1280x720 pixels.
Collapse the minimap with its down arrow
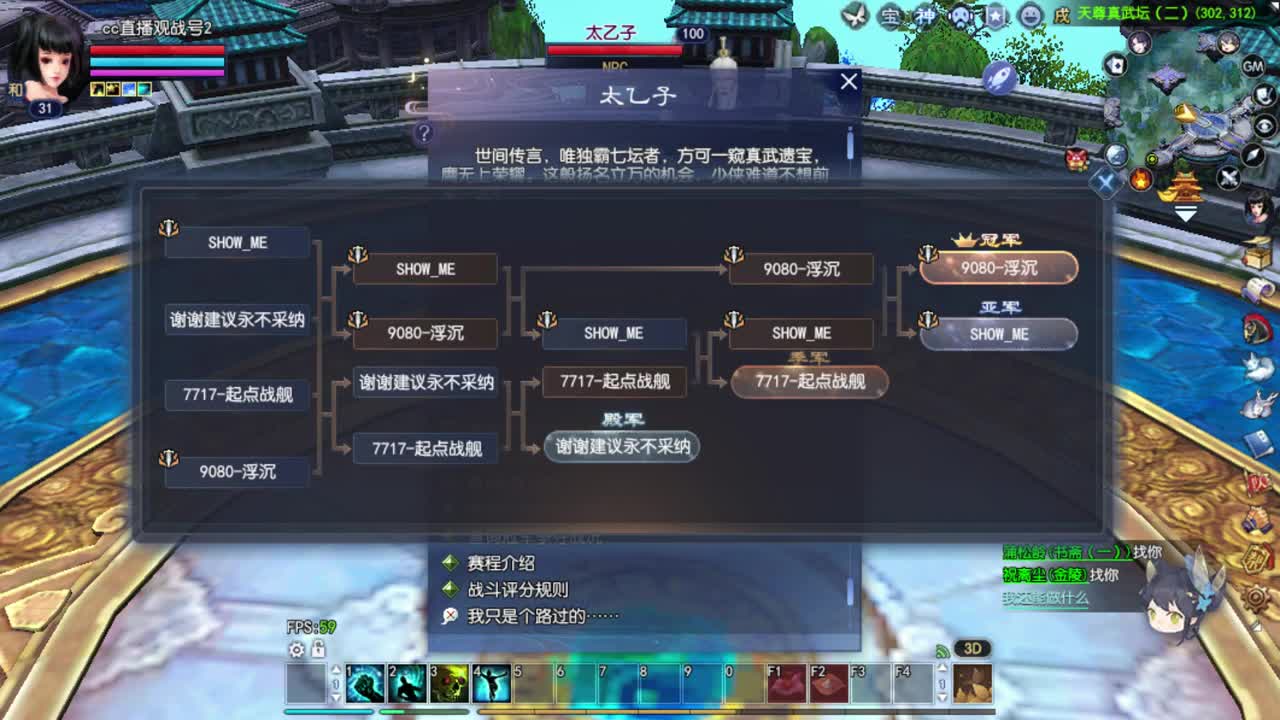point(1184,212)
